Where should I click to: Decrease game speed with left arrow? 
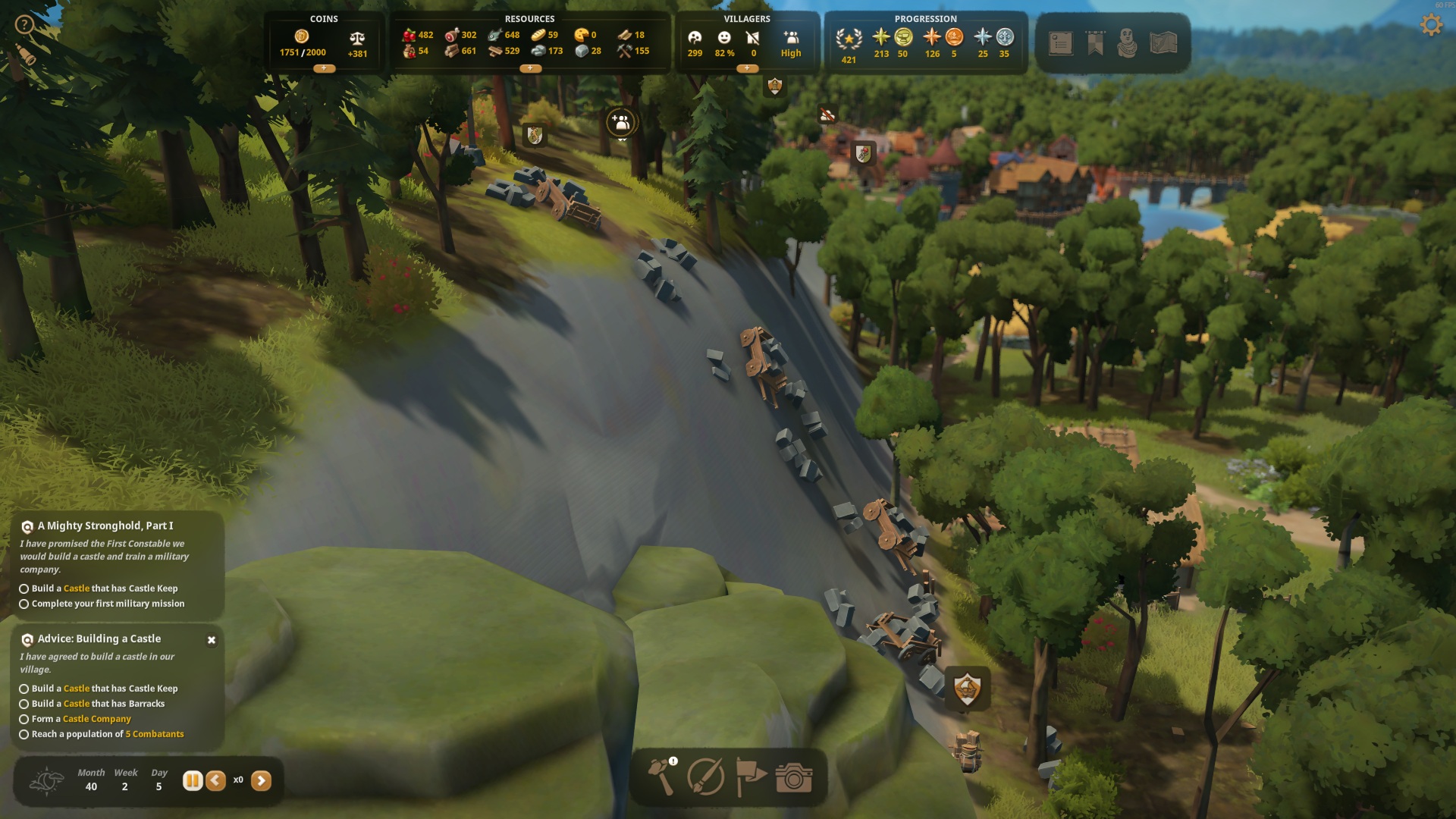(216, 780)
